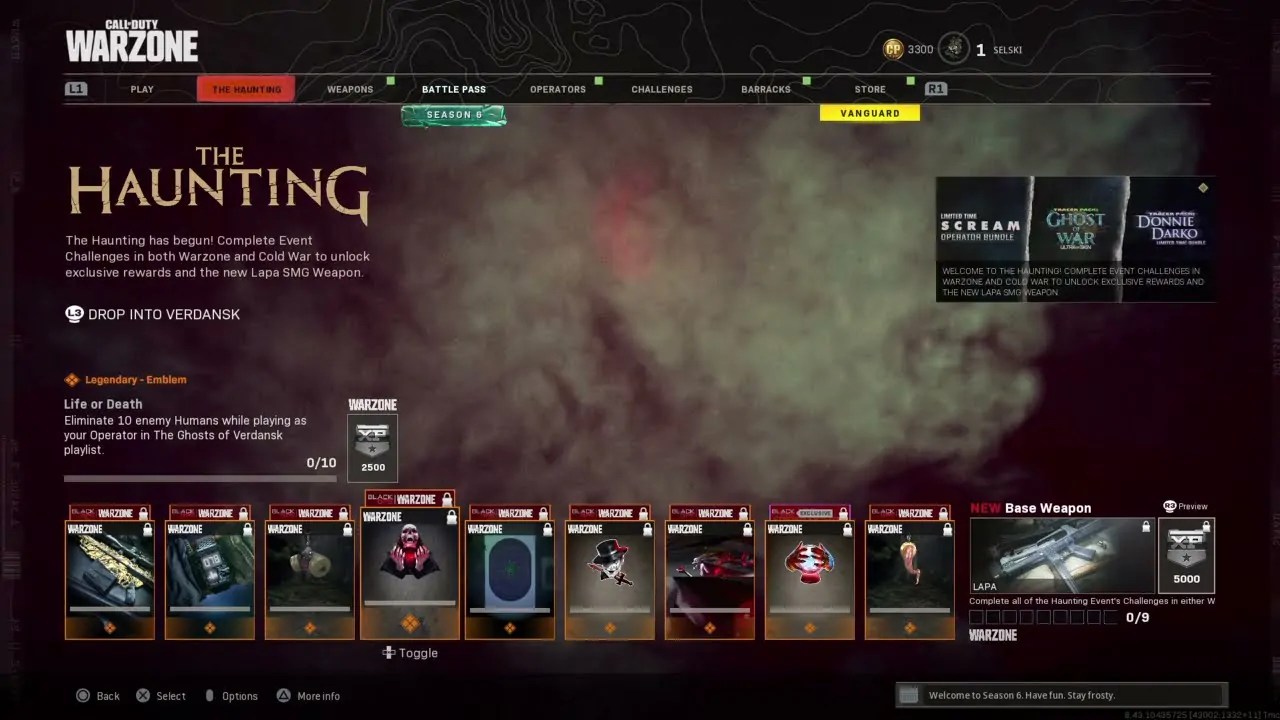Expand the Season 6 banner
Screen dimensions: 1280x720
pyautogui.click(x=454, y=114)
